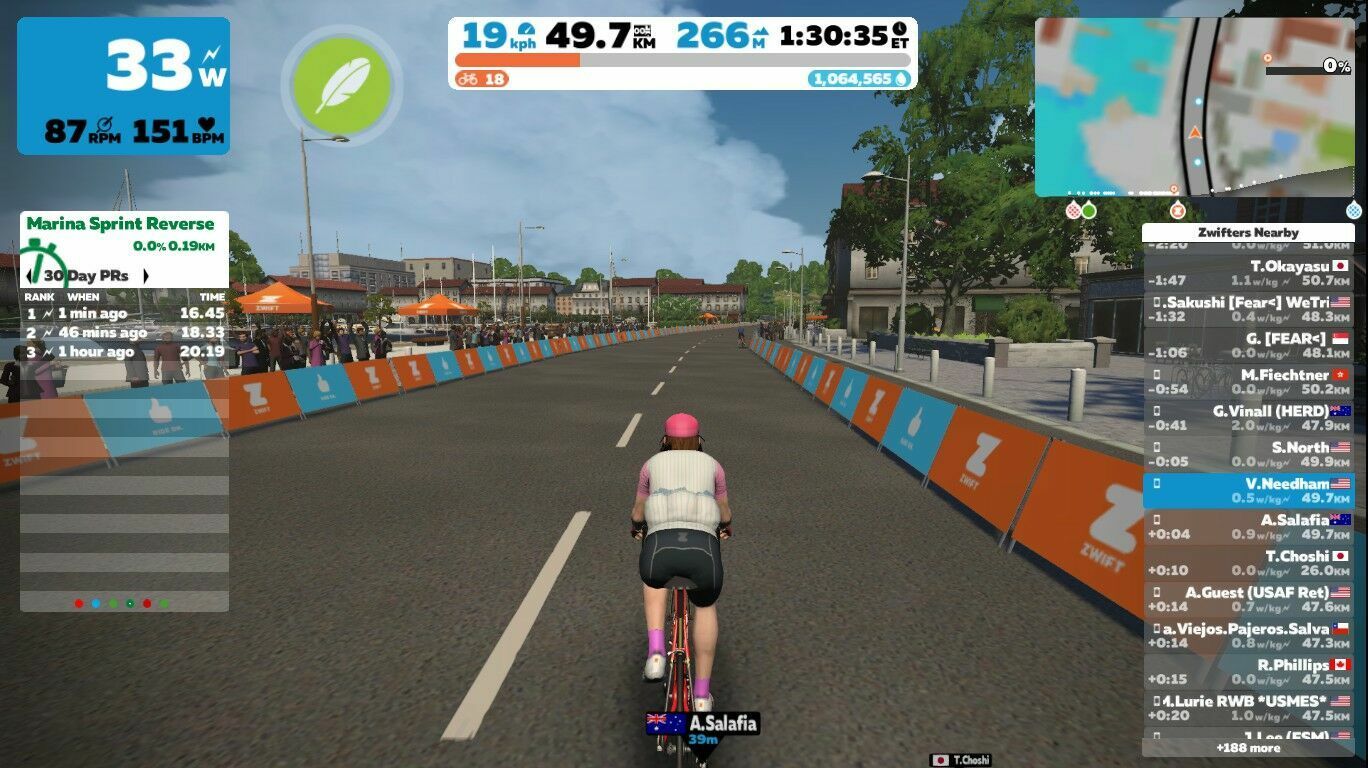This screenshot has width=1368, height=768.
Task: Open the minimap
Action: [1194, 106]
